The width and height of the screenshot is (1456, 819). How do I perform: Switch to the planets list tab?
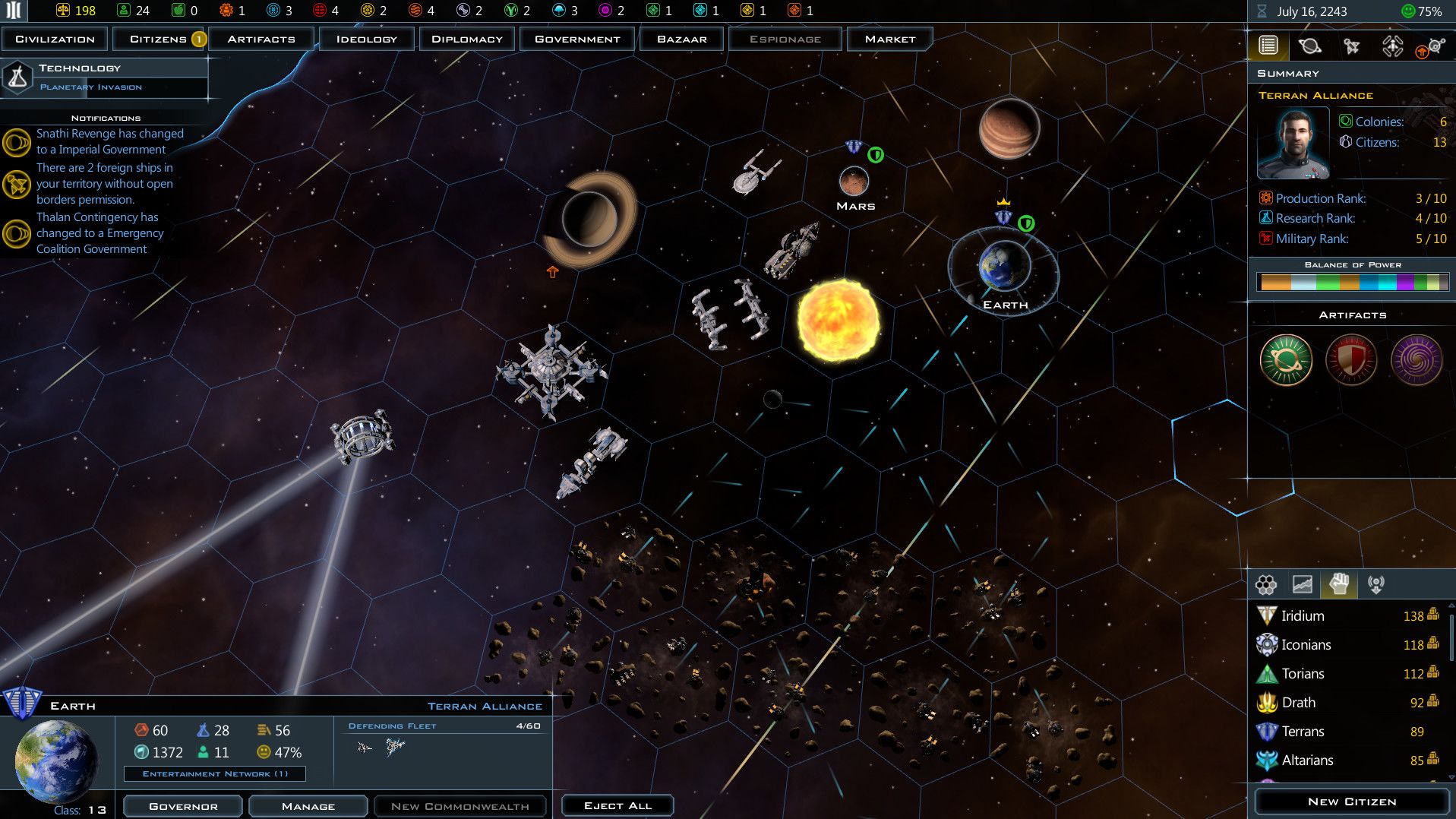1309,46
